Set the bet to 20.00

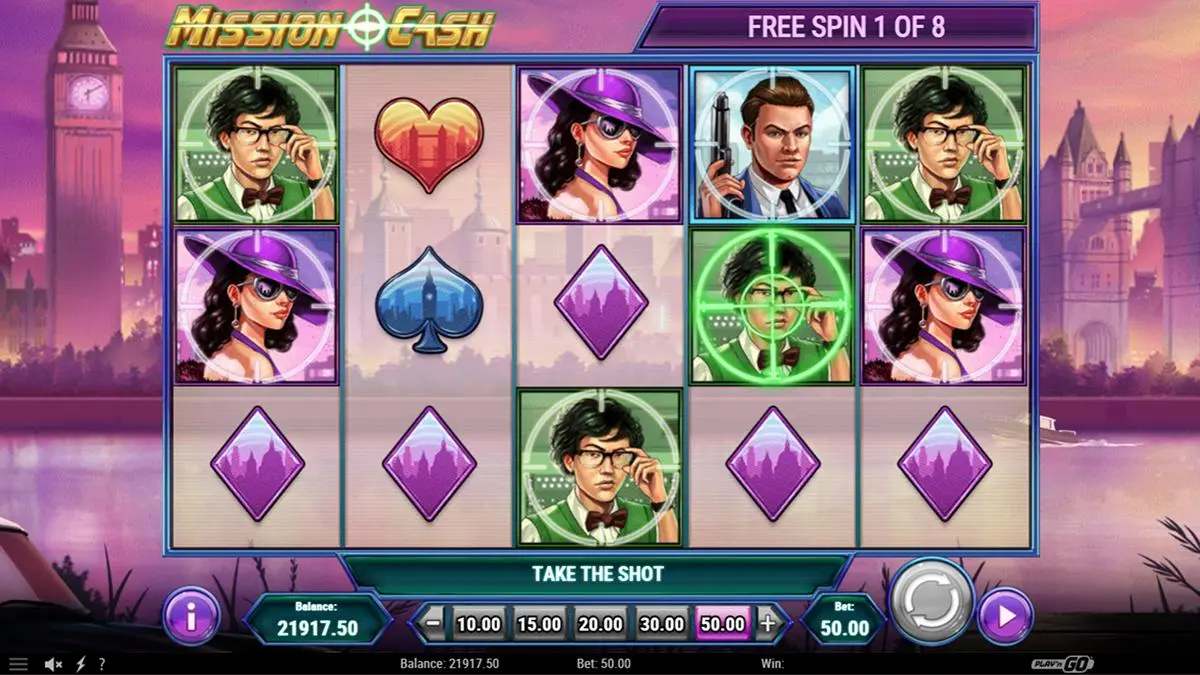tap(600, 624)
